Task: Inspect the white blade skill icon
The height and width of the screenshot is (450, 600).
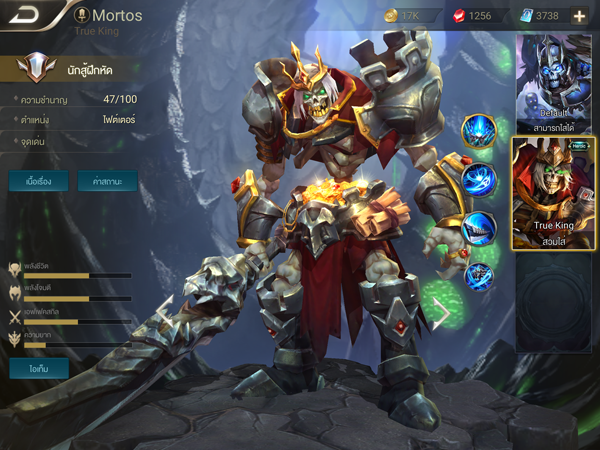Action: tap(480, 228)
